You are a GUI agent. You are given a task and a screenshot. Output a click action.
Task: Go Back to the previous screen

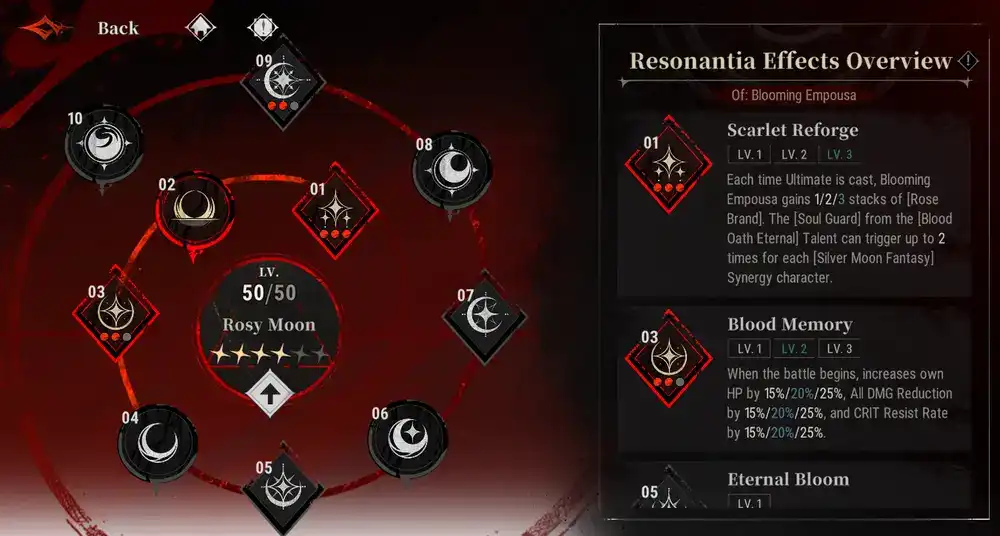[x=117, y=28]
